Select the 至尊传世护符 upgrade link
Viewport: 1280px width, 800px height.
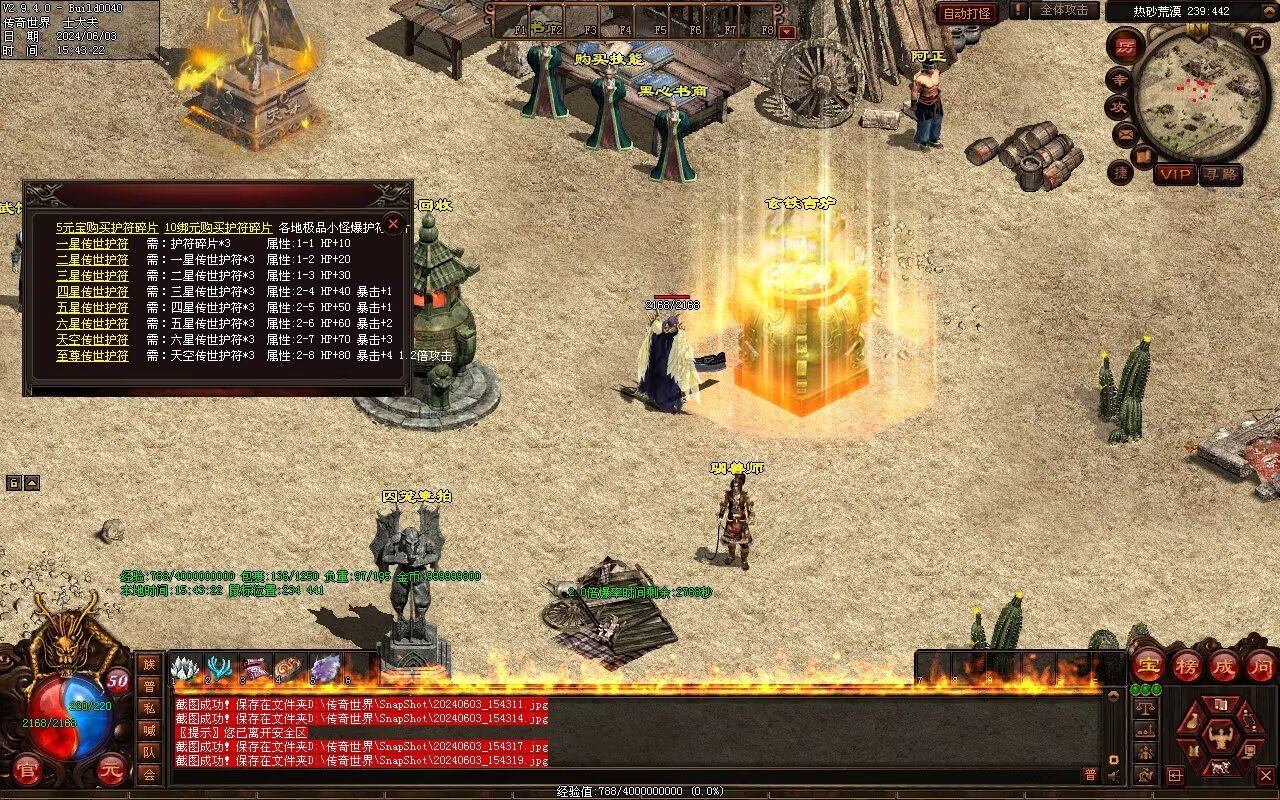pyautogui.click(x=92, y=356)
